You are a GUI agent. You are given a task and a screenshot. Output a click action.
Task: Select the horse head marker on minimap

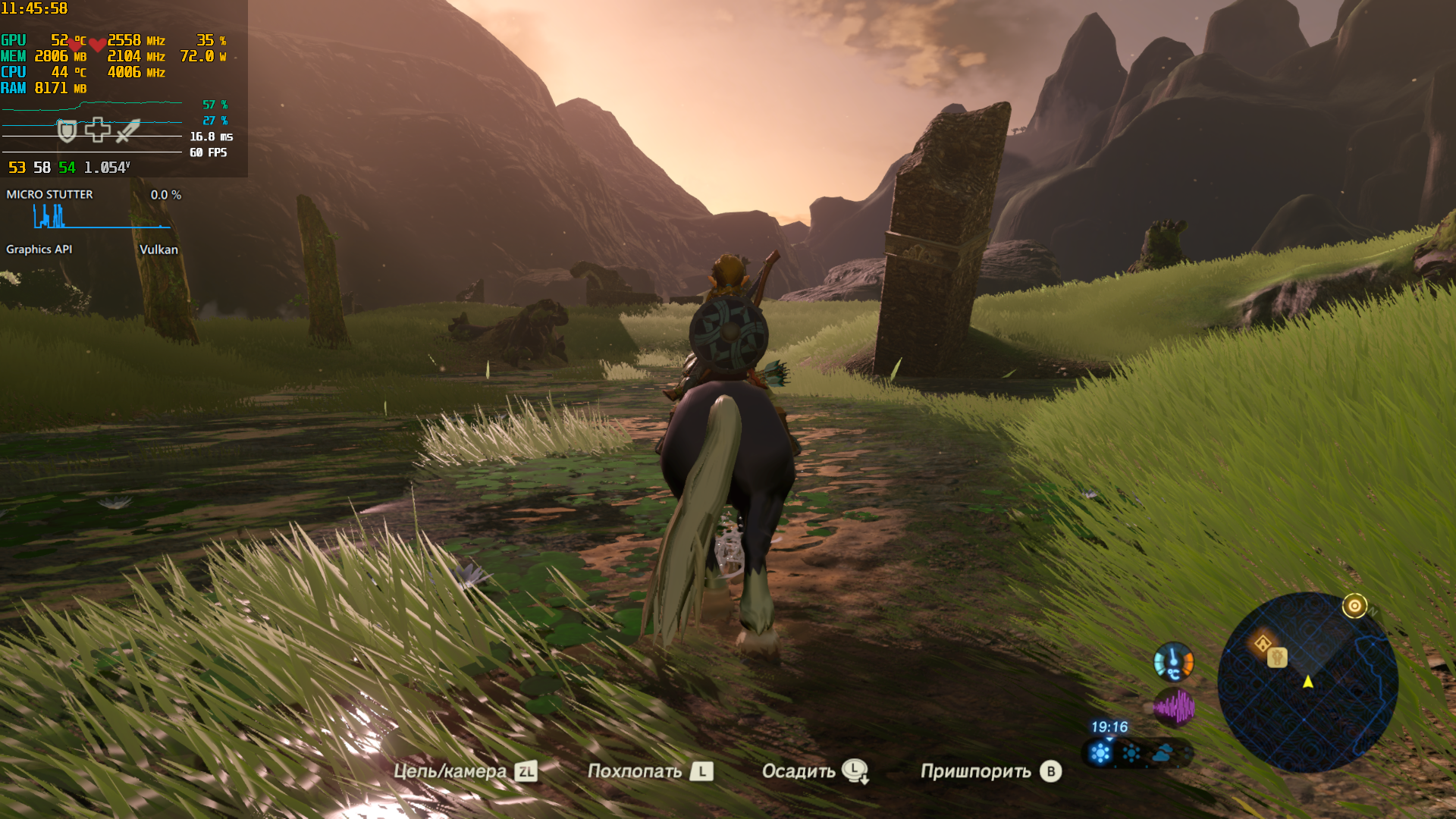coord(1278,657)
